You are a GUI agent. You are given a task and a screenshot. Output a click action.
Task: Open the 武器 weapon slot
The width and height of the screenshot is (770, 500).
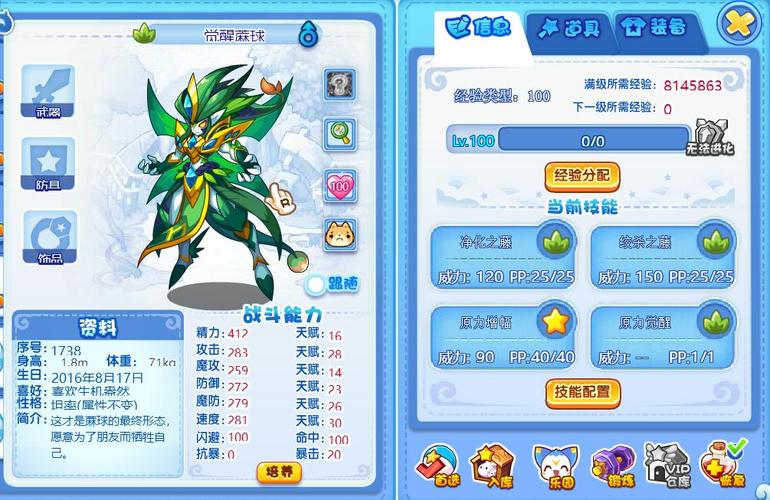pyautogui.click(x=48, y=92)
